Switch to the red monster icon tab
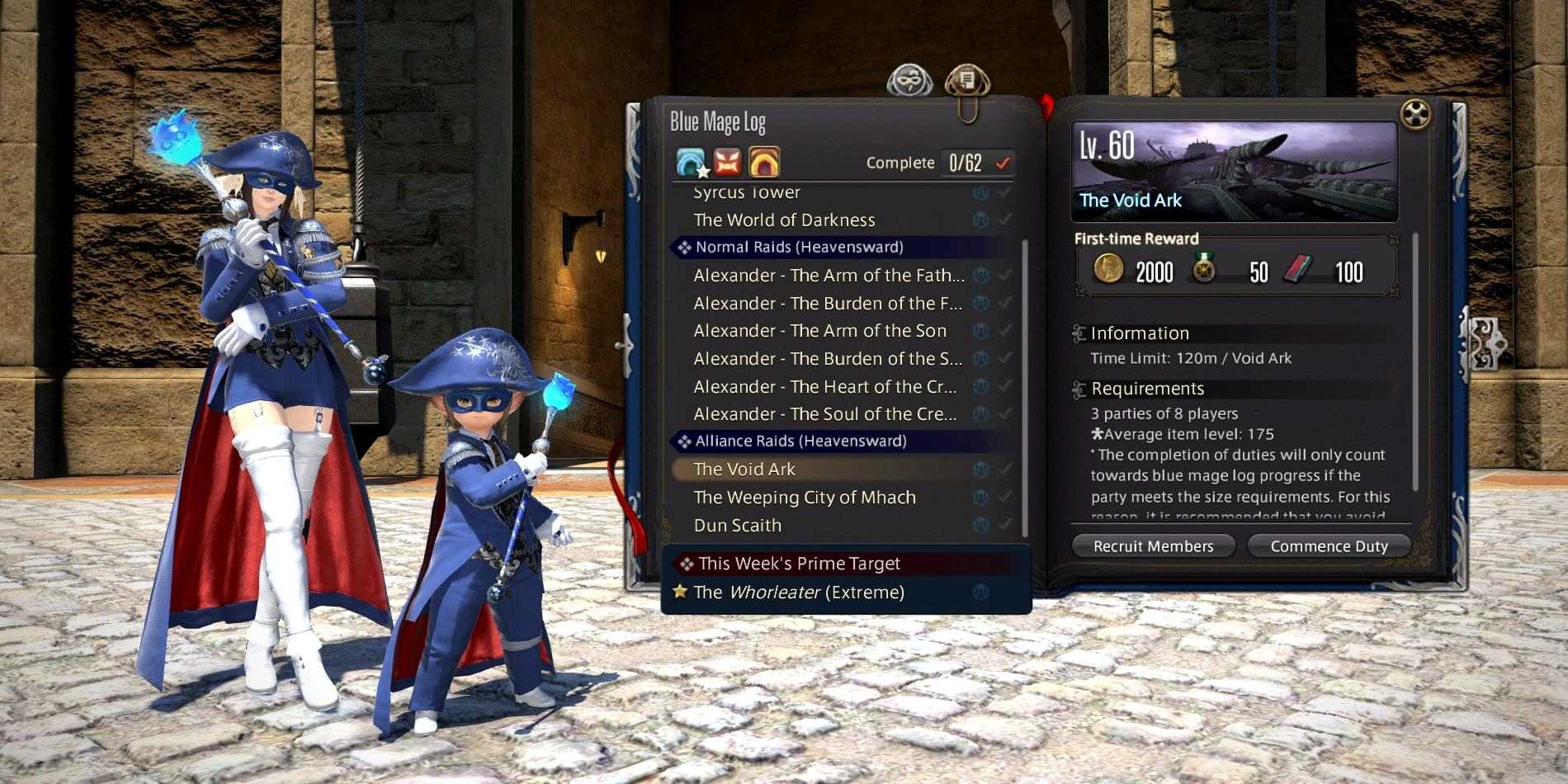Image resolution: width=1568 pixels, height=784 pixels. point(727,163)
